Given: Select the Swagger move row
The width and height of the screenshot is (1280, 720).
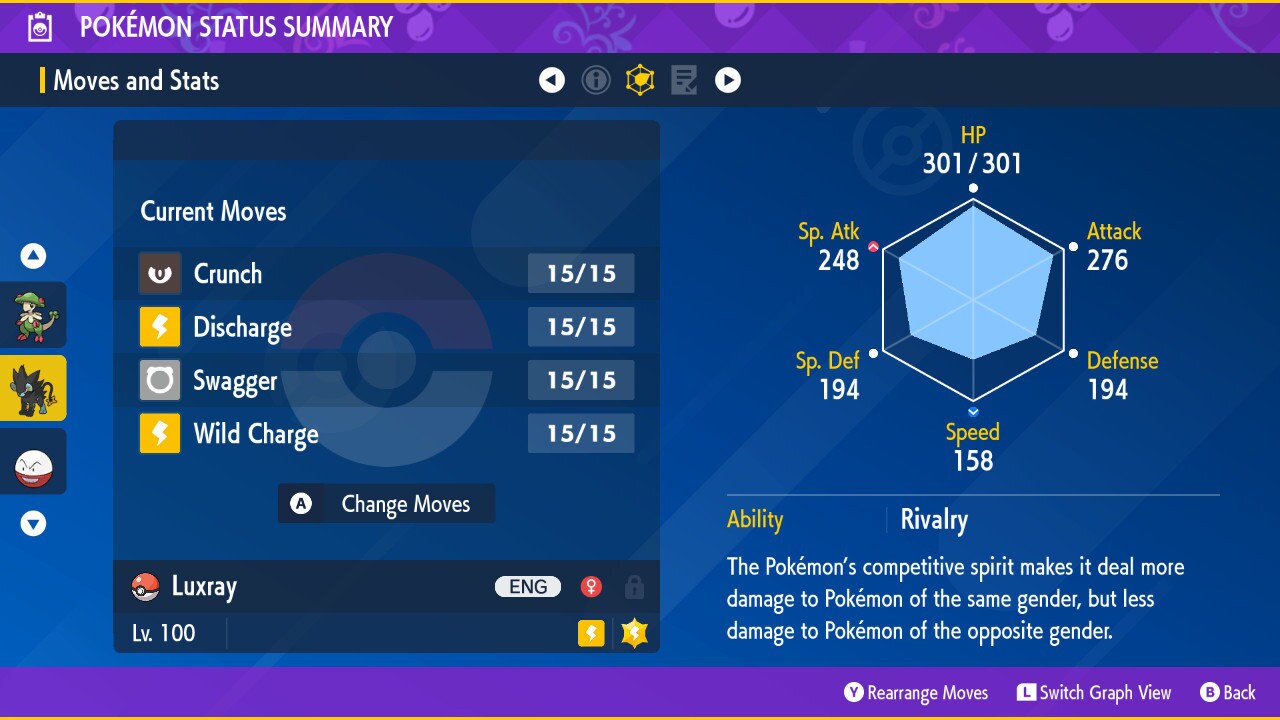Looking at the screenshot, I should pos(386,381).
